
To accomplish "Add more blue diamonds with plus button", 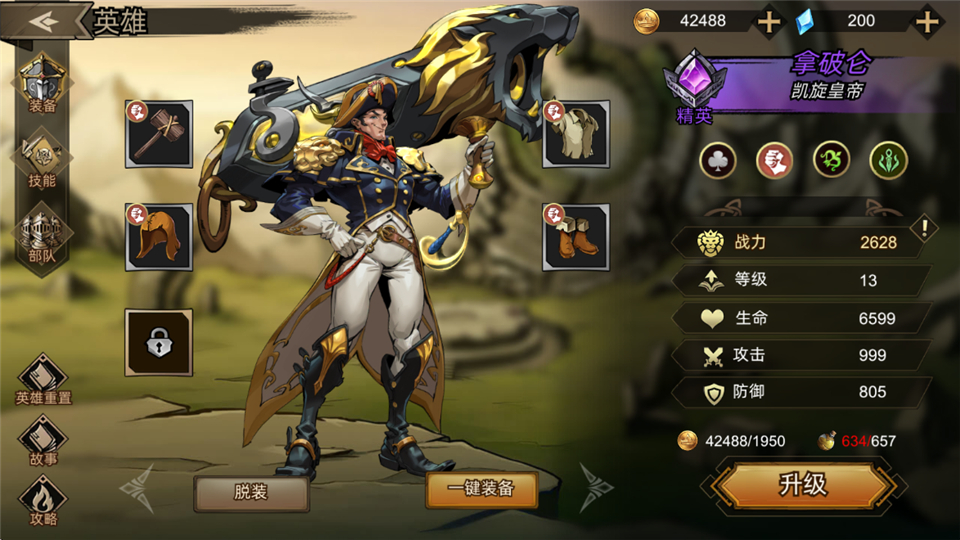I will click(x=928, y=21).
